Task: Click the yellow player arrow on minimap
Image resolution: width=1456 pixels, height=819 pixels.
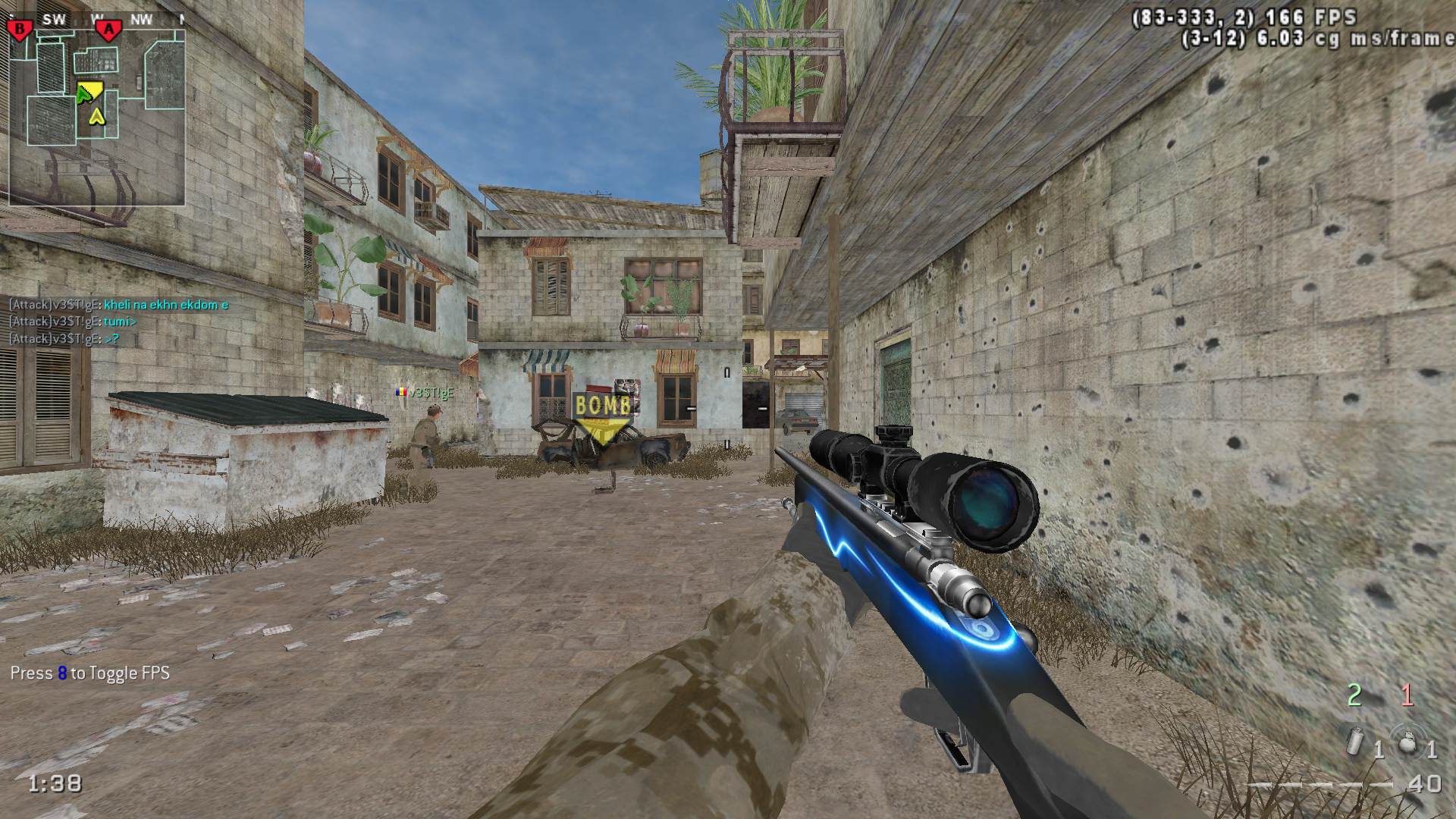Action: pyautogui.click(x=96, y=116)
